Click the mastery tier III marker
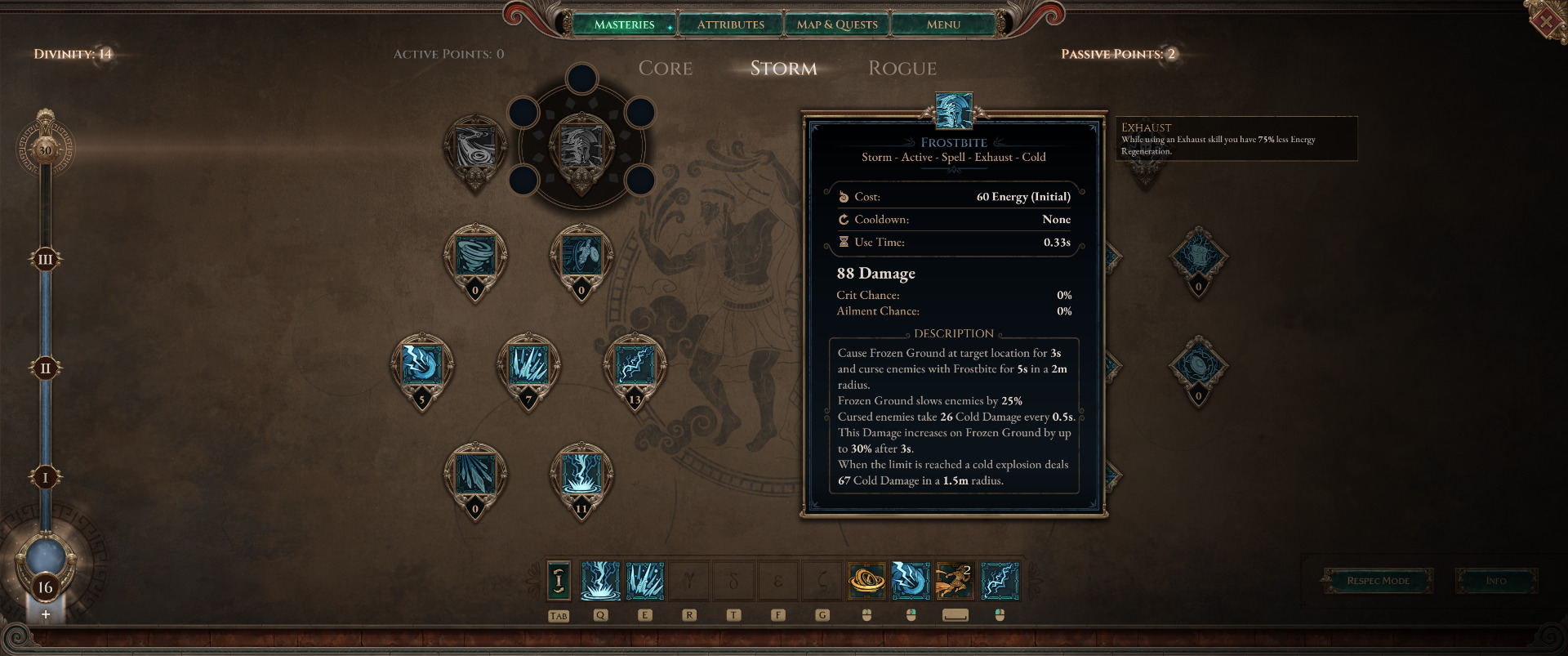Viewport: 1568px width, 656px height. tap(46, 260)
